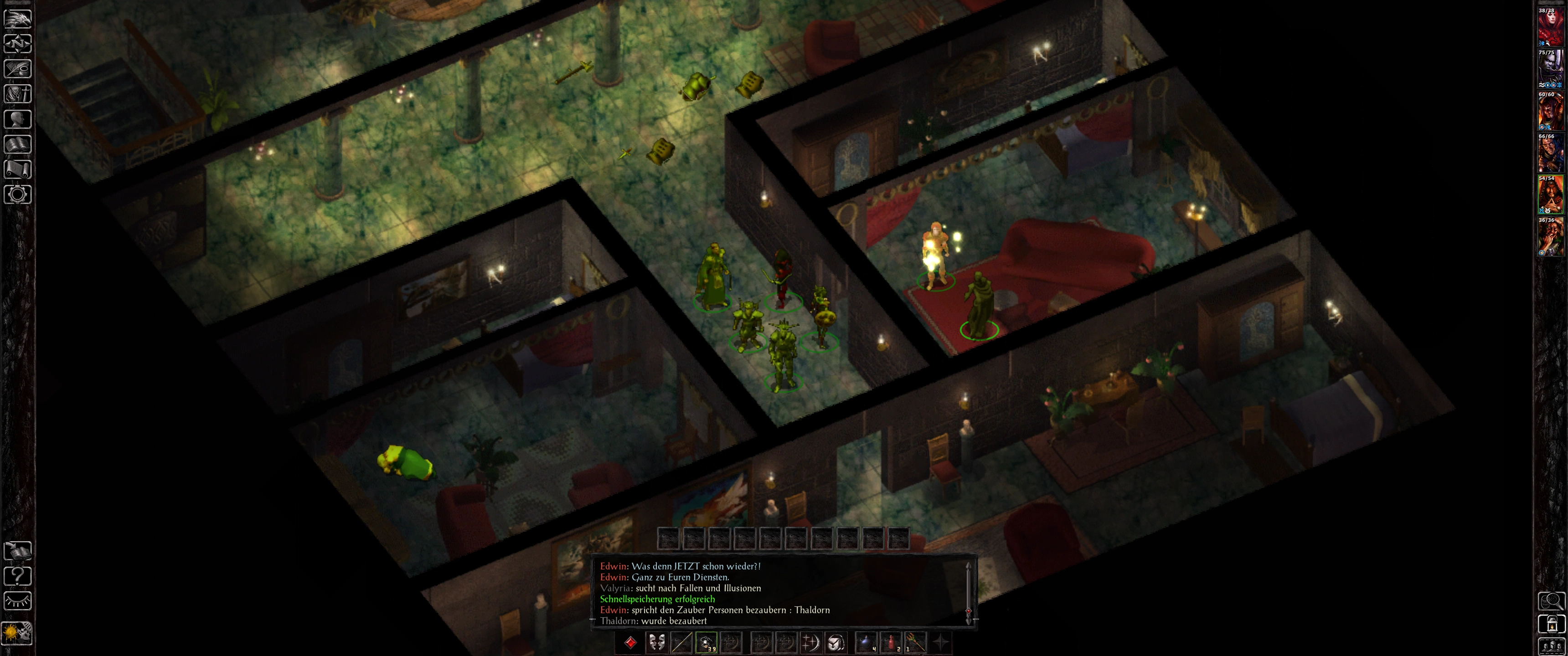Select the sling bullets slot with 39 ammo

706,643
